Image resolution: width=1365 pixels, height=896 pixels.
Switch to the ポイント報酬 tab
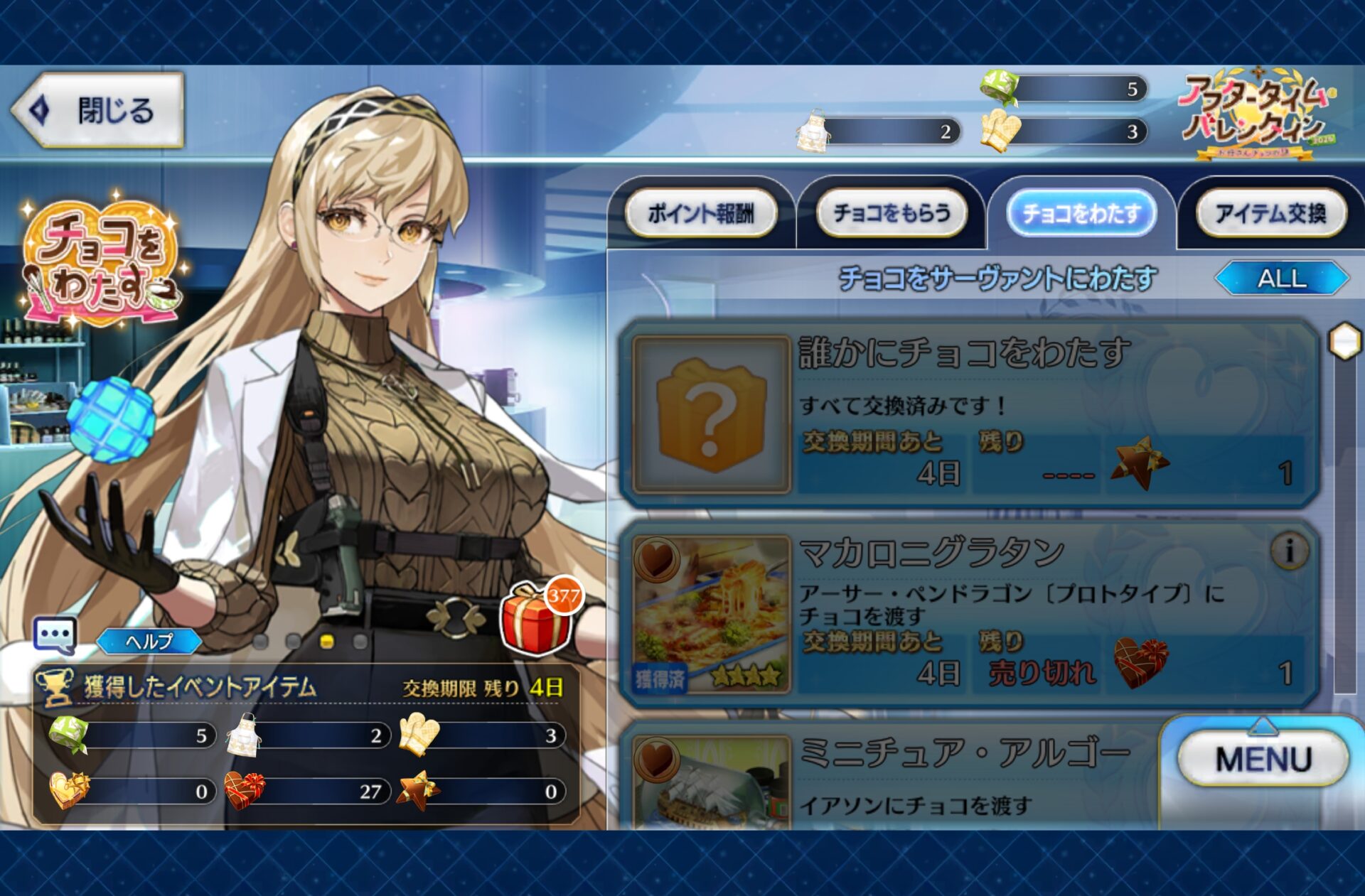point(700,213)
